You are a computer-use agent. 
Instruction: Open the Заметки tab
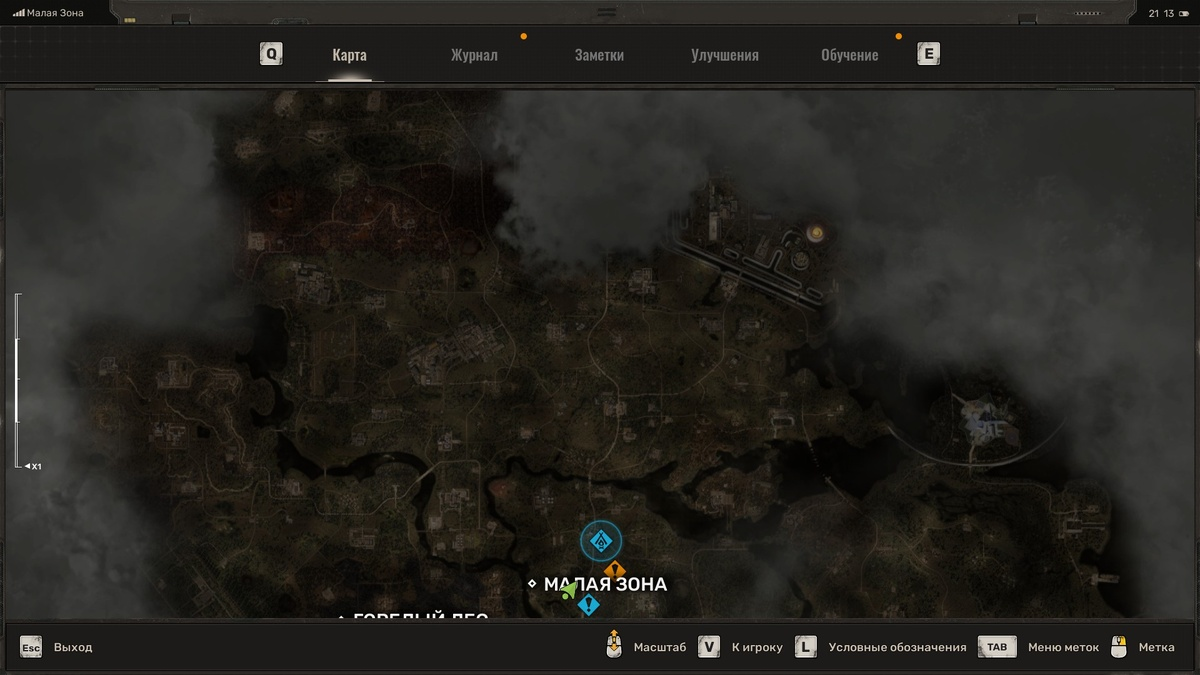[x=599, y=56]
